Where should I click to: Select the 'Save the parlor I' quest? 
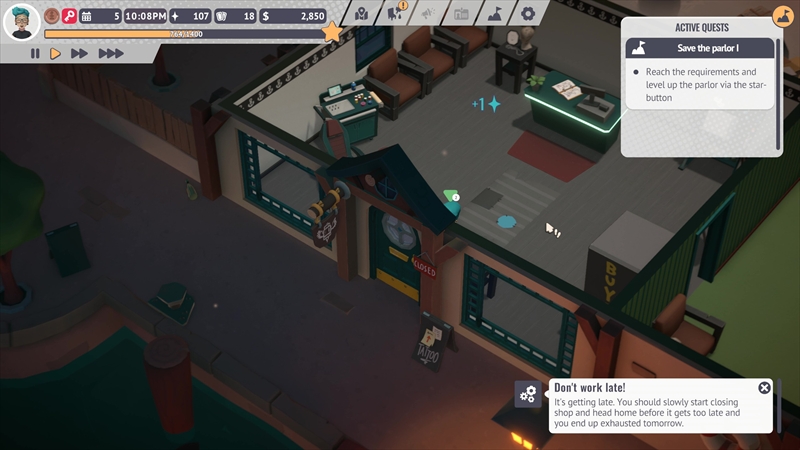[700, 47]
